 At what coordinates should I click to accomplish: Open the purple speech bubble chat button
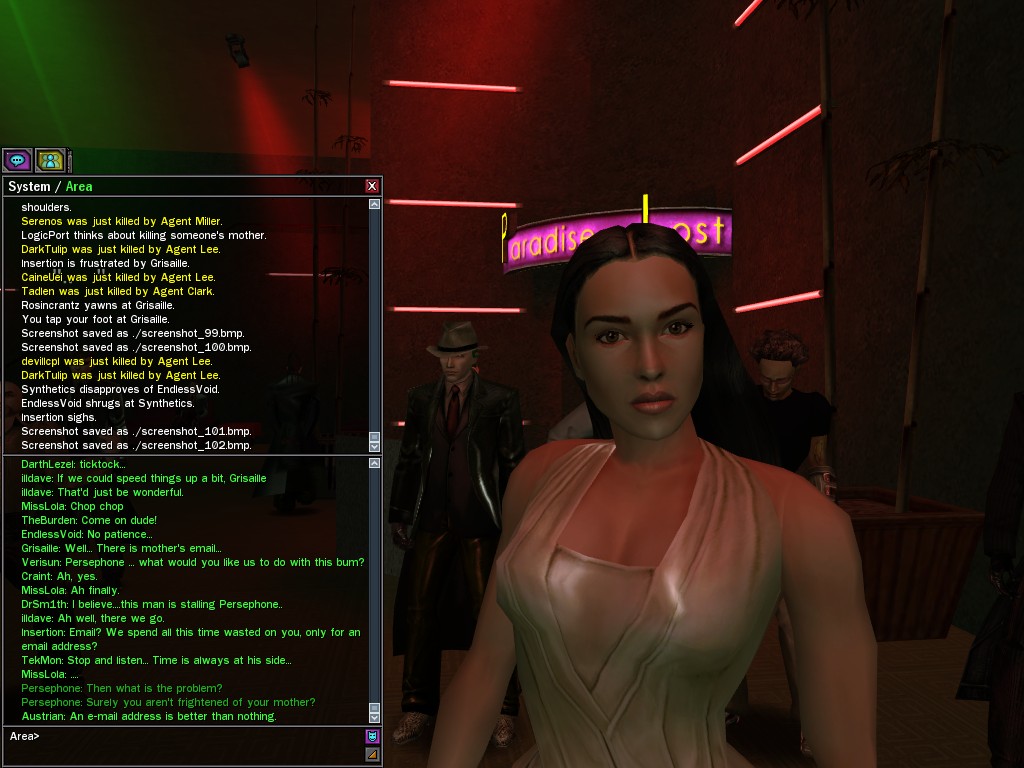coord(17,160)
